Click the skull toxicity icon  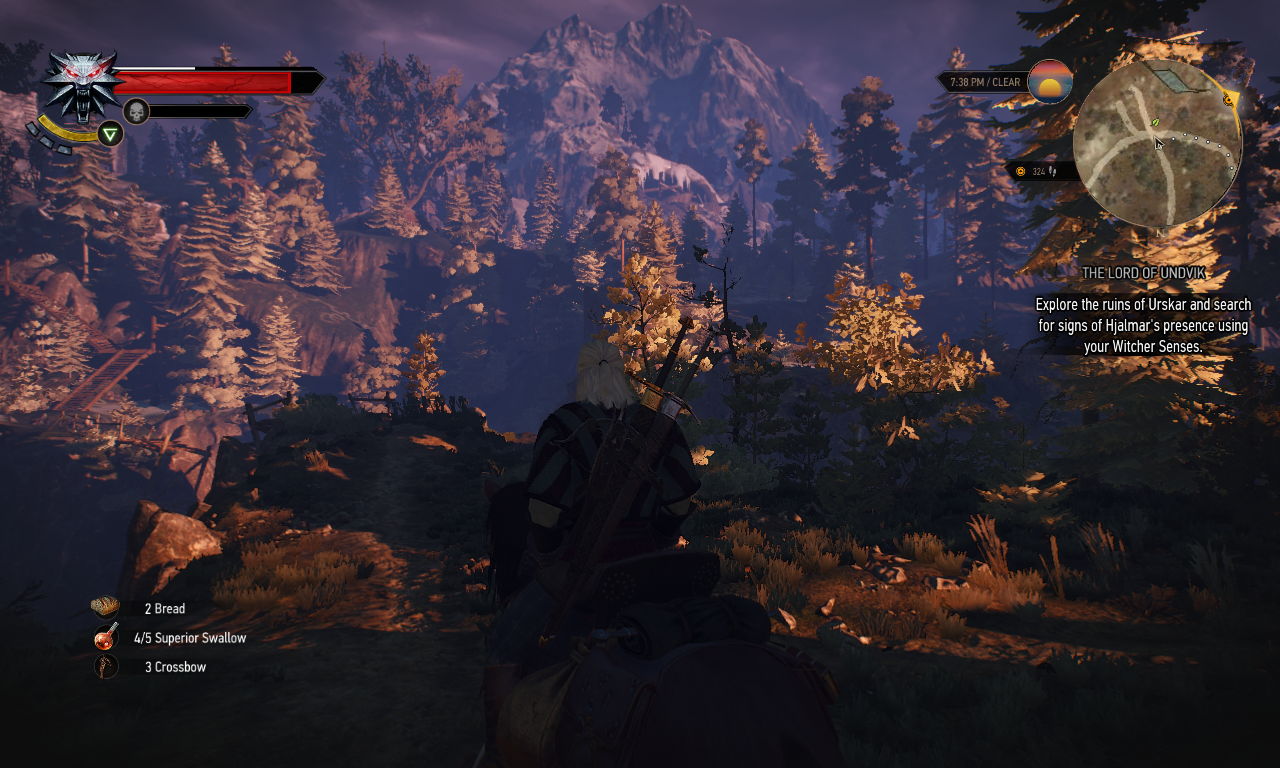[137, 111]
